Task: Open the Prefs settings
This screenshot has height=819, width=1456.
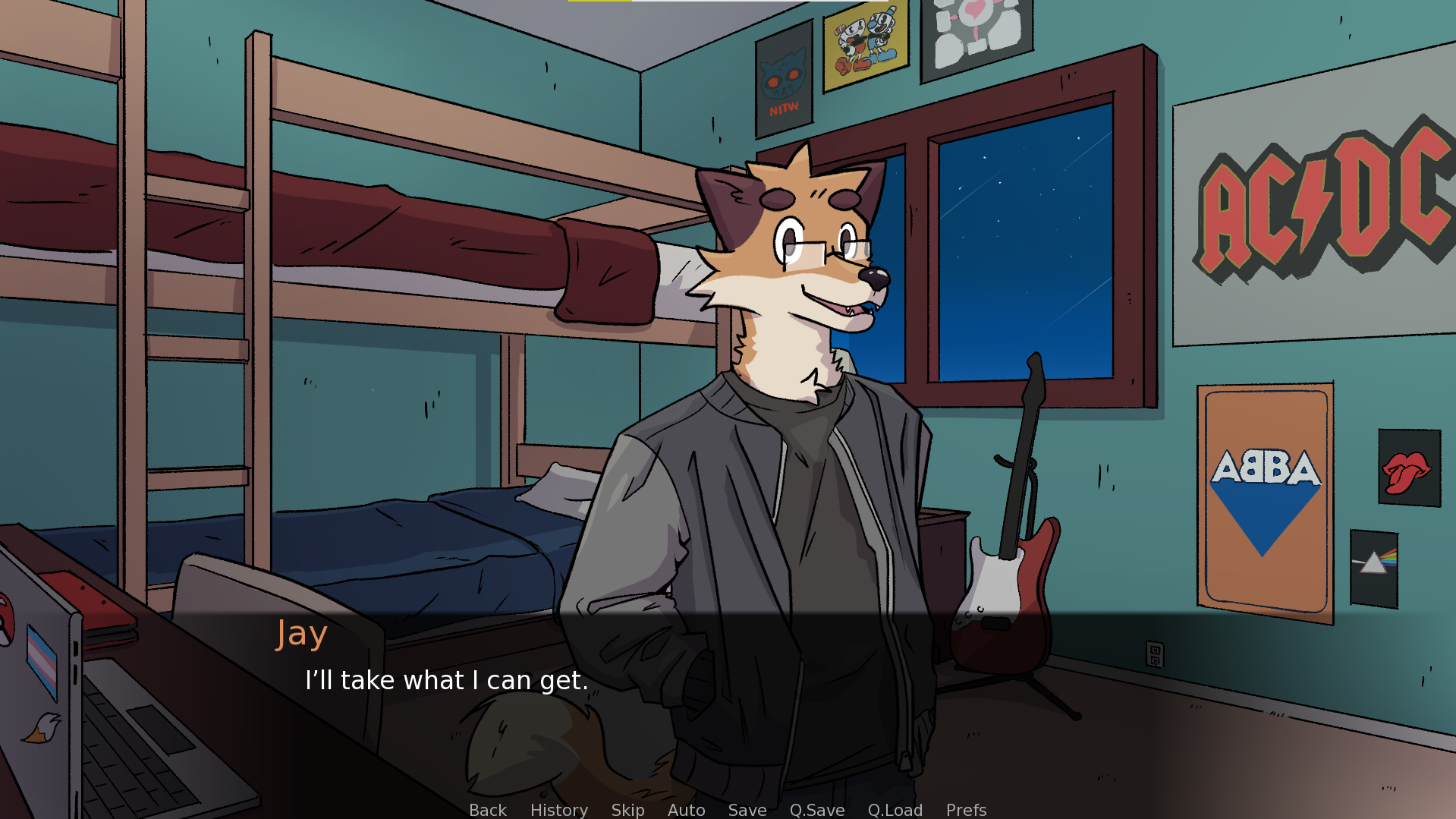Action: click(x=966, y=810)
